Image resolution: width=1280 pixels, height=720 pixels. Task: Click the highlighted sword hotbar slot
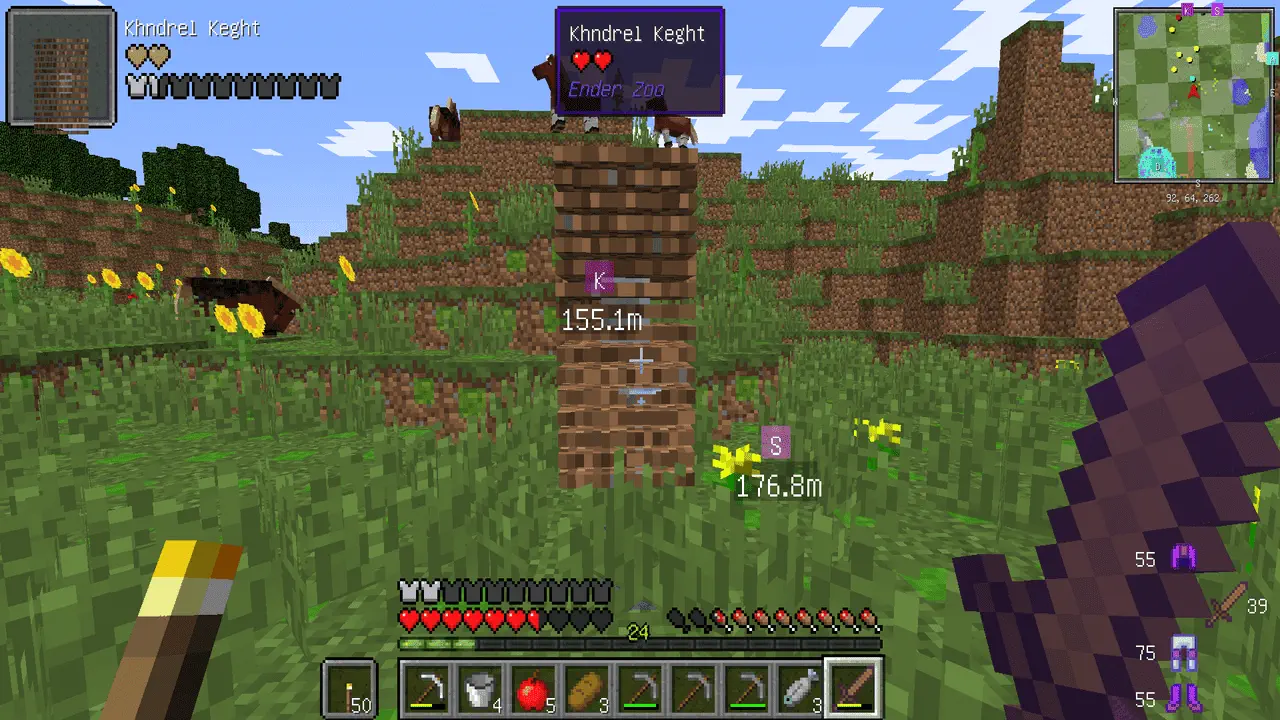pos(852,689)
